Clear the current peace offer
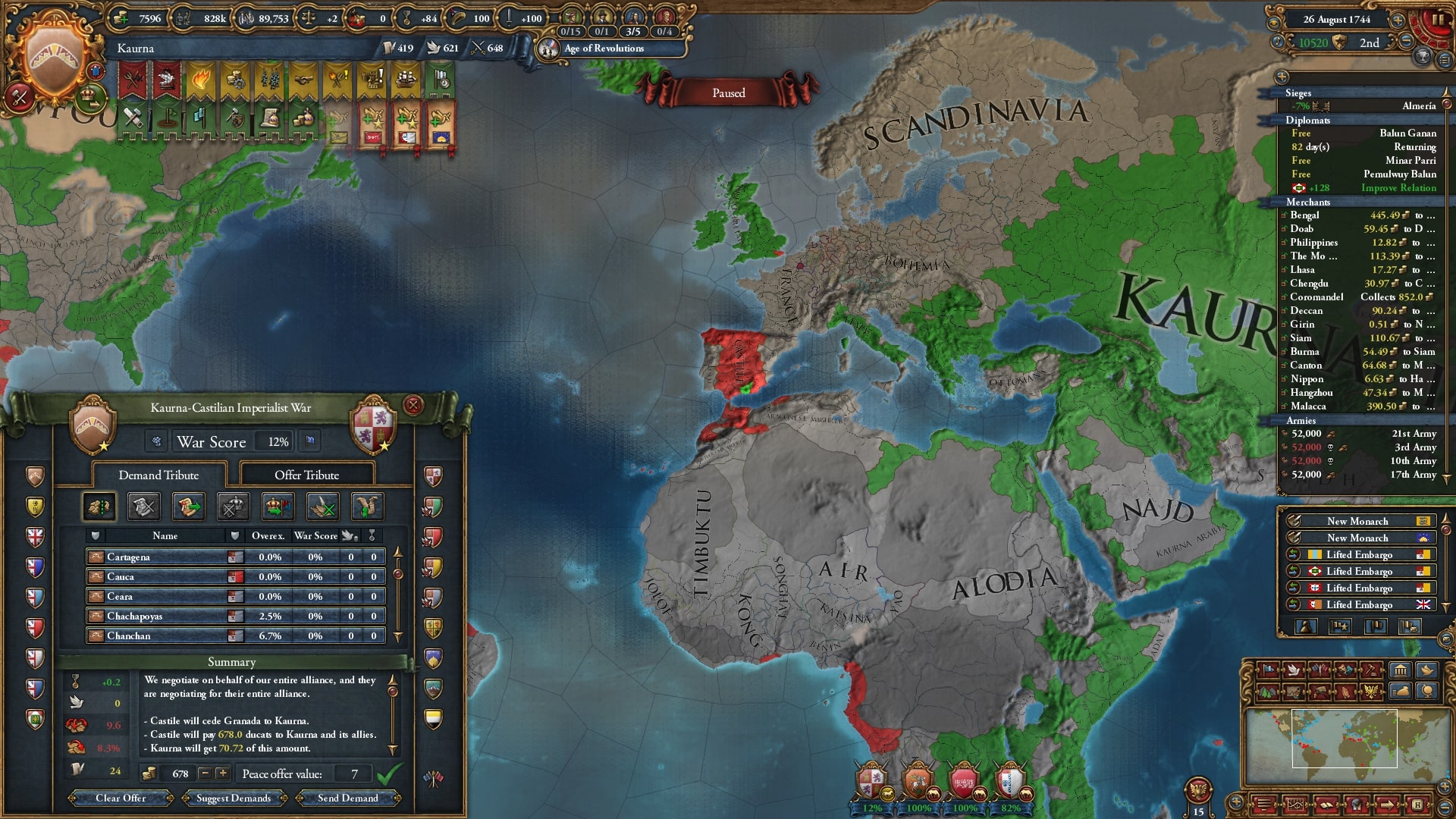 [x=121, y=798]
